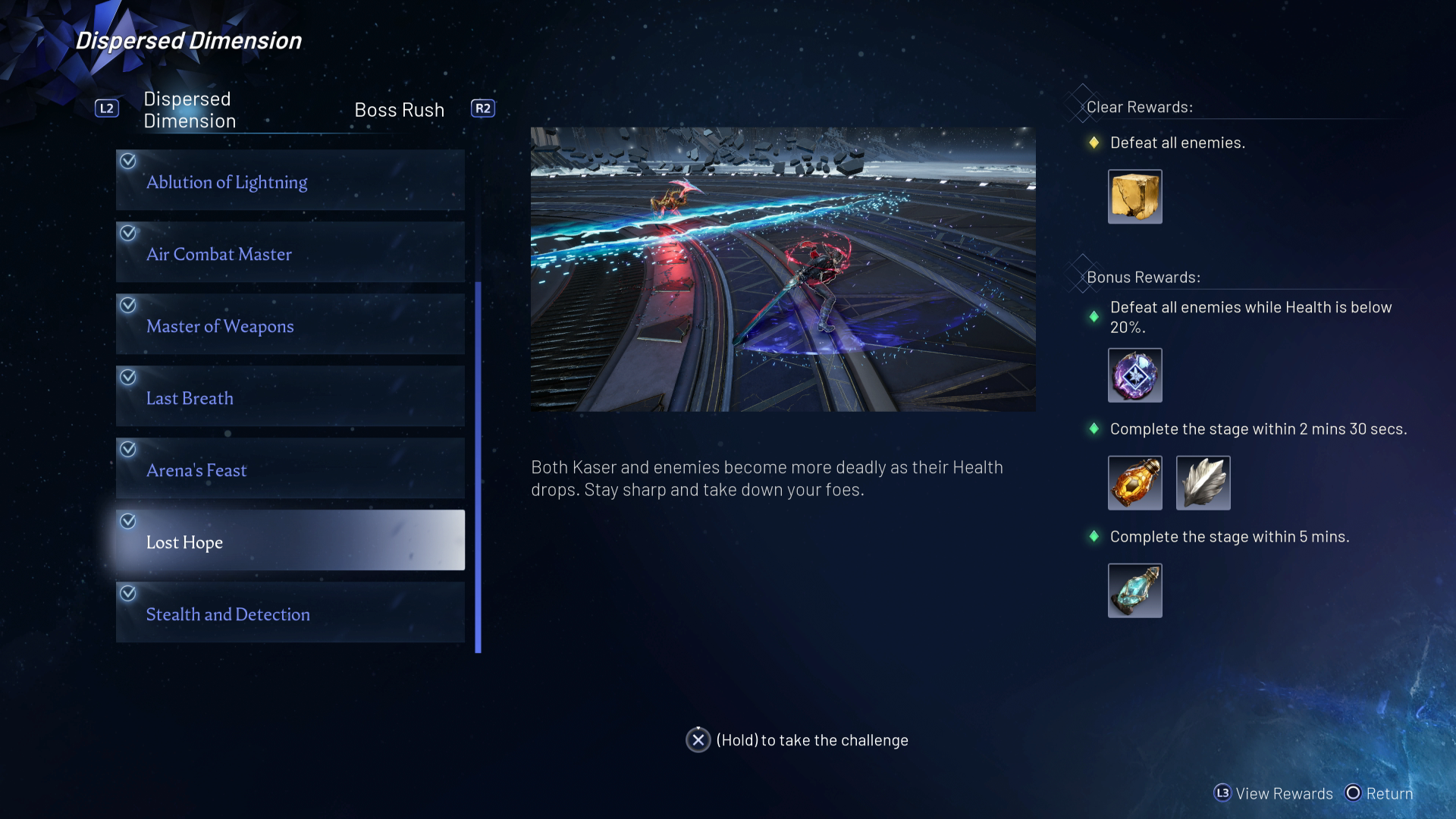Click the challenge list scrollbar

(x=478, y=466)
